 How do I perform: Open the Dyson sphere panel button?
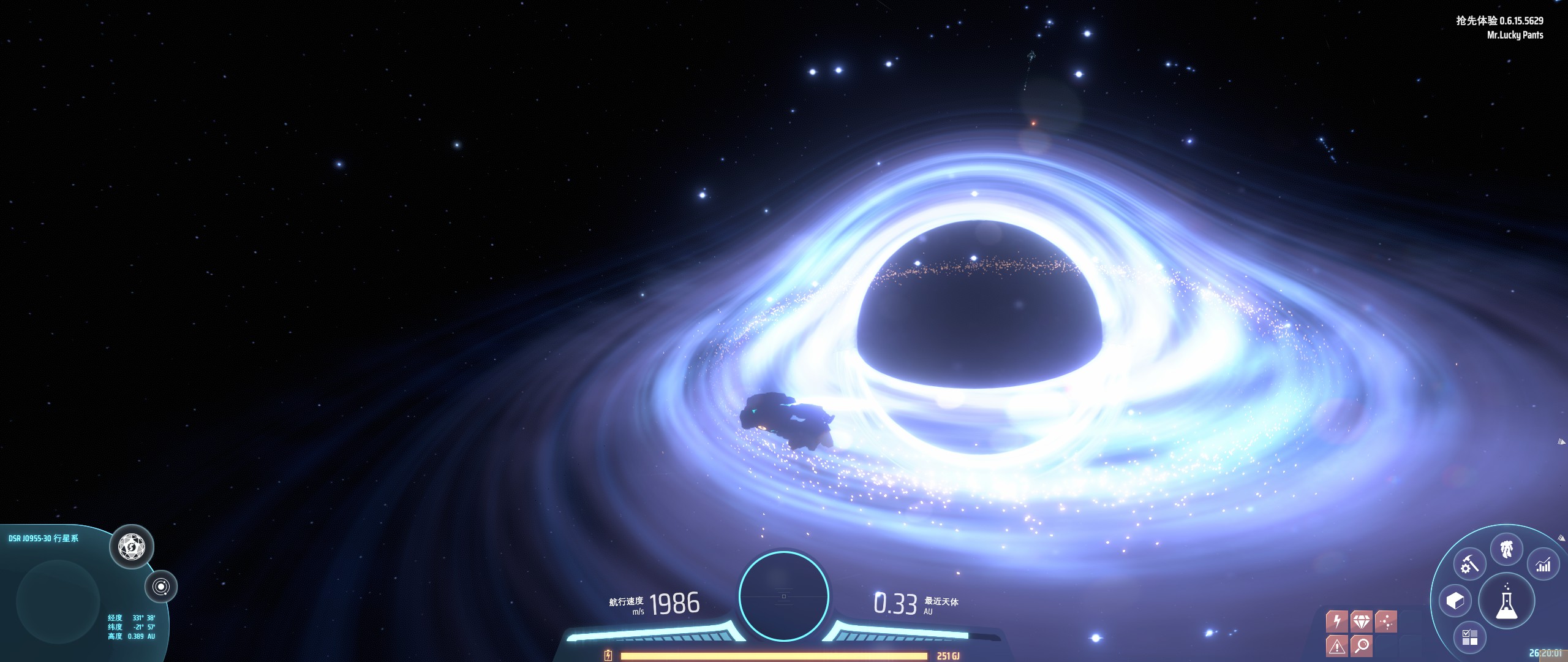click(132, 546)
